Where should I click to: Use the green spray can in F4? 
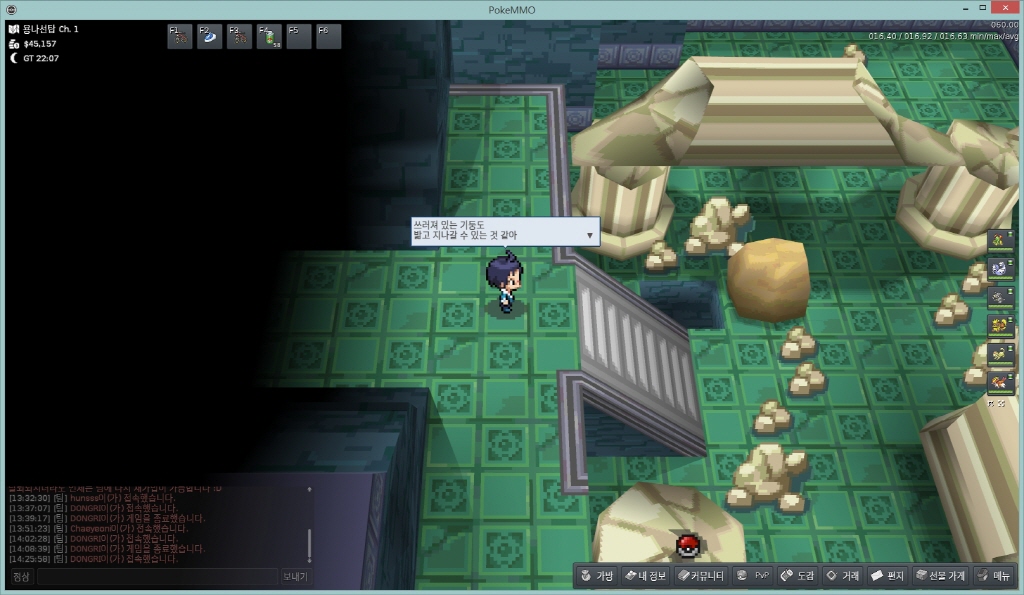270,37
